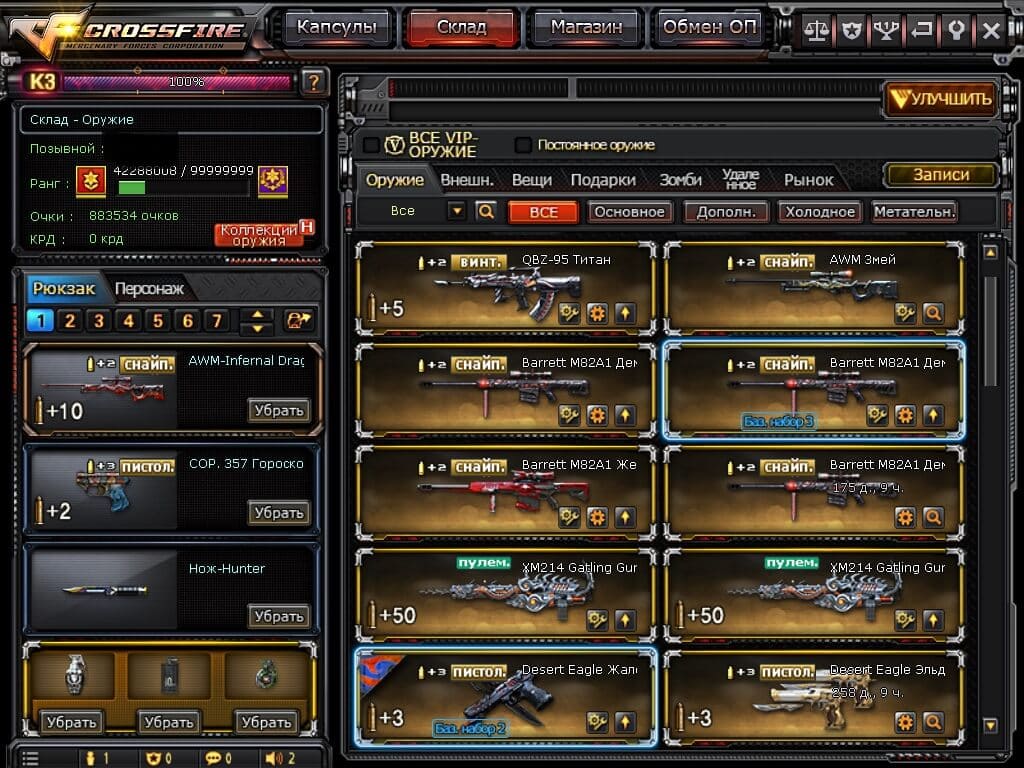The image size is (1024, 768).
Task: Toggle the Все VIP-оружие checkbox
Action: point(371,145)
